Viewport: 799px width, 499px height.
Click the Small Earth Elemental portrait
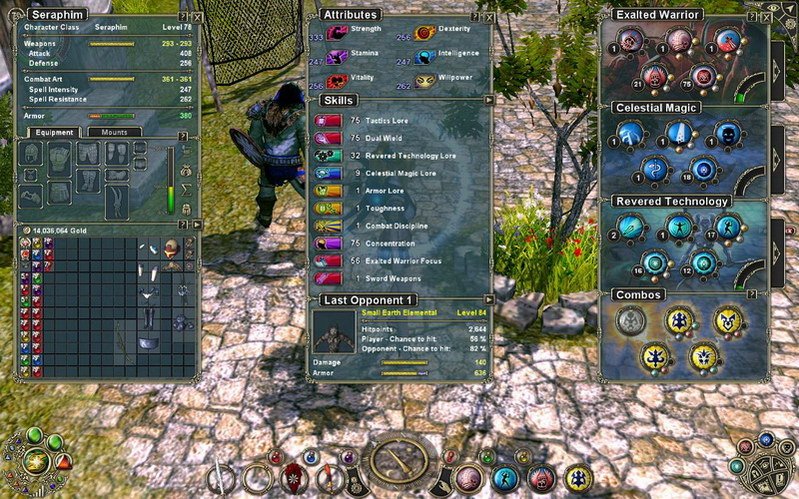(335, 331)
